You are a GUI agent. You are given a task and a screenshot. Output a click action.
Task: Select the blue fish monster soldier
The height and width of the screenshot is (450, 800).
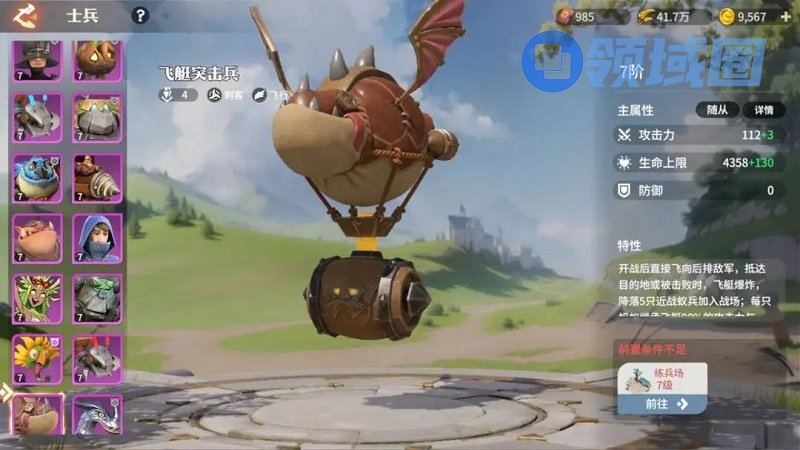[x=38, y=177]
